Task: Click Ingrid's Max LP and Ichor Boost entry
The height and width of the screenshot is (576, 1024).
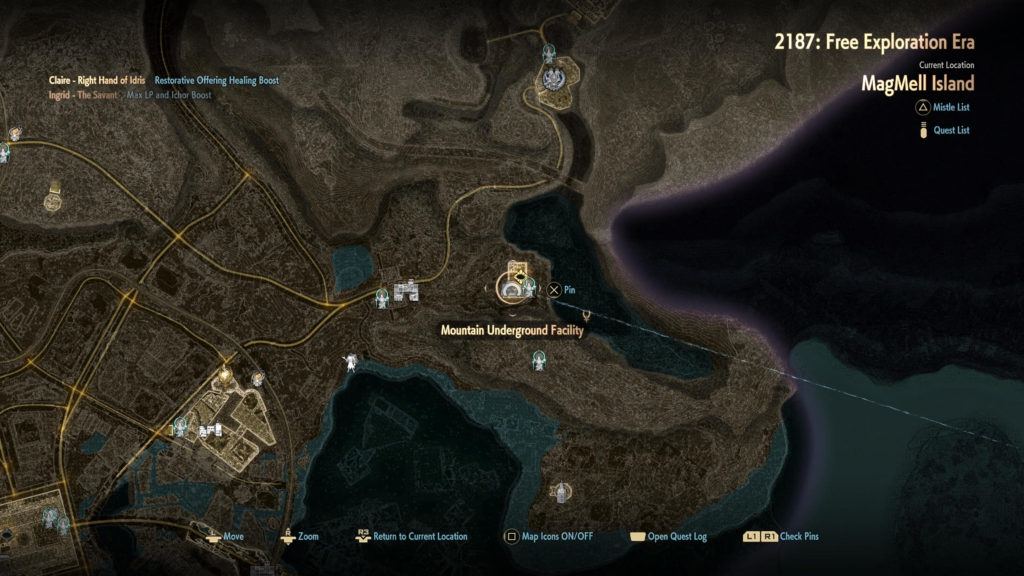Action: click(169, 95)
